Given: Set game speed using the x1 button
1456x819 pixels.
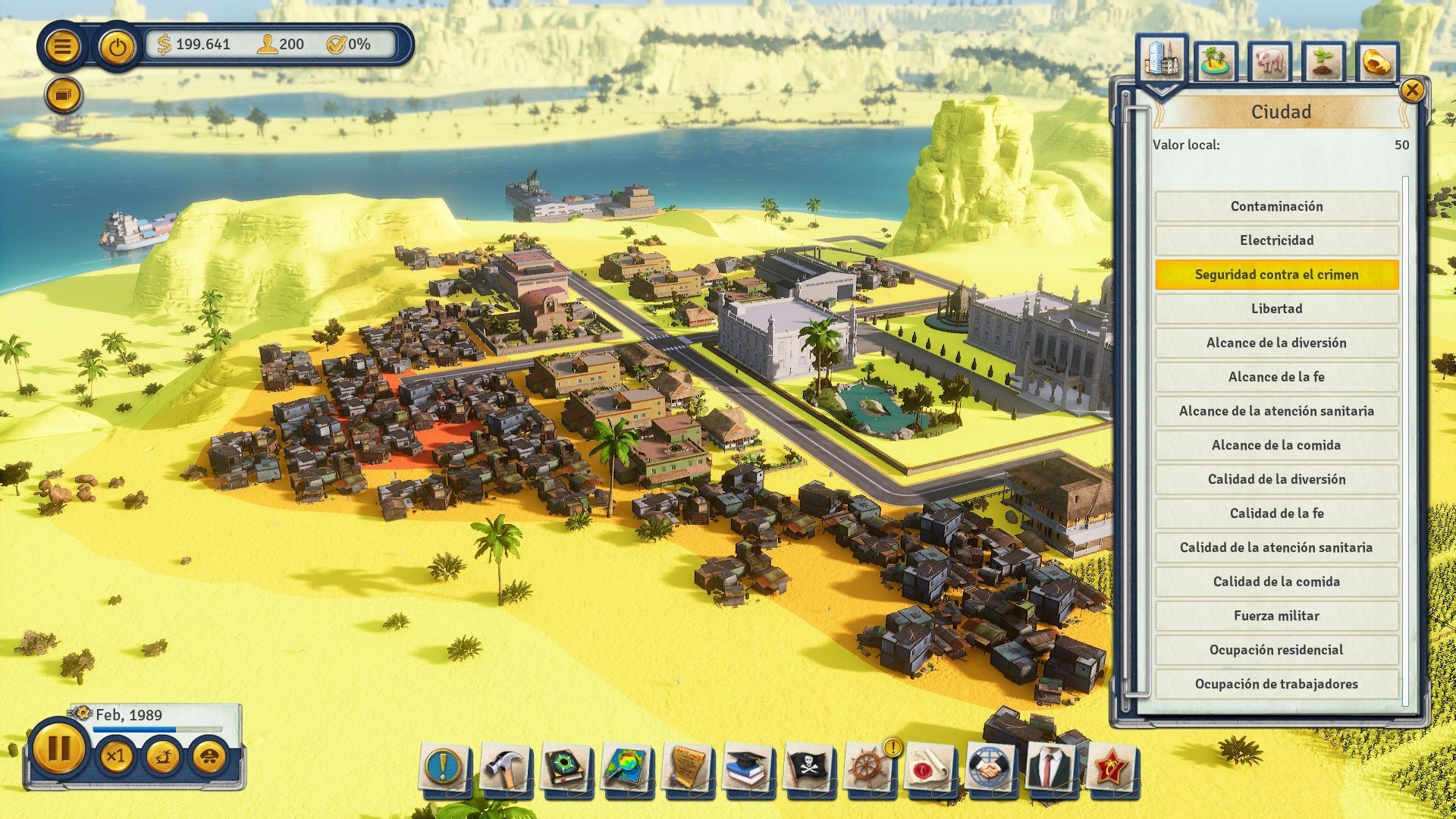Looking at the screenshot, I should tap(118, 757).
